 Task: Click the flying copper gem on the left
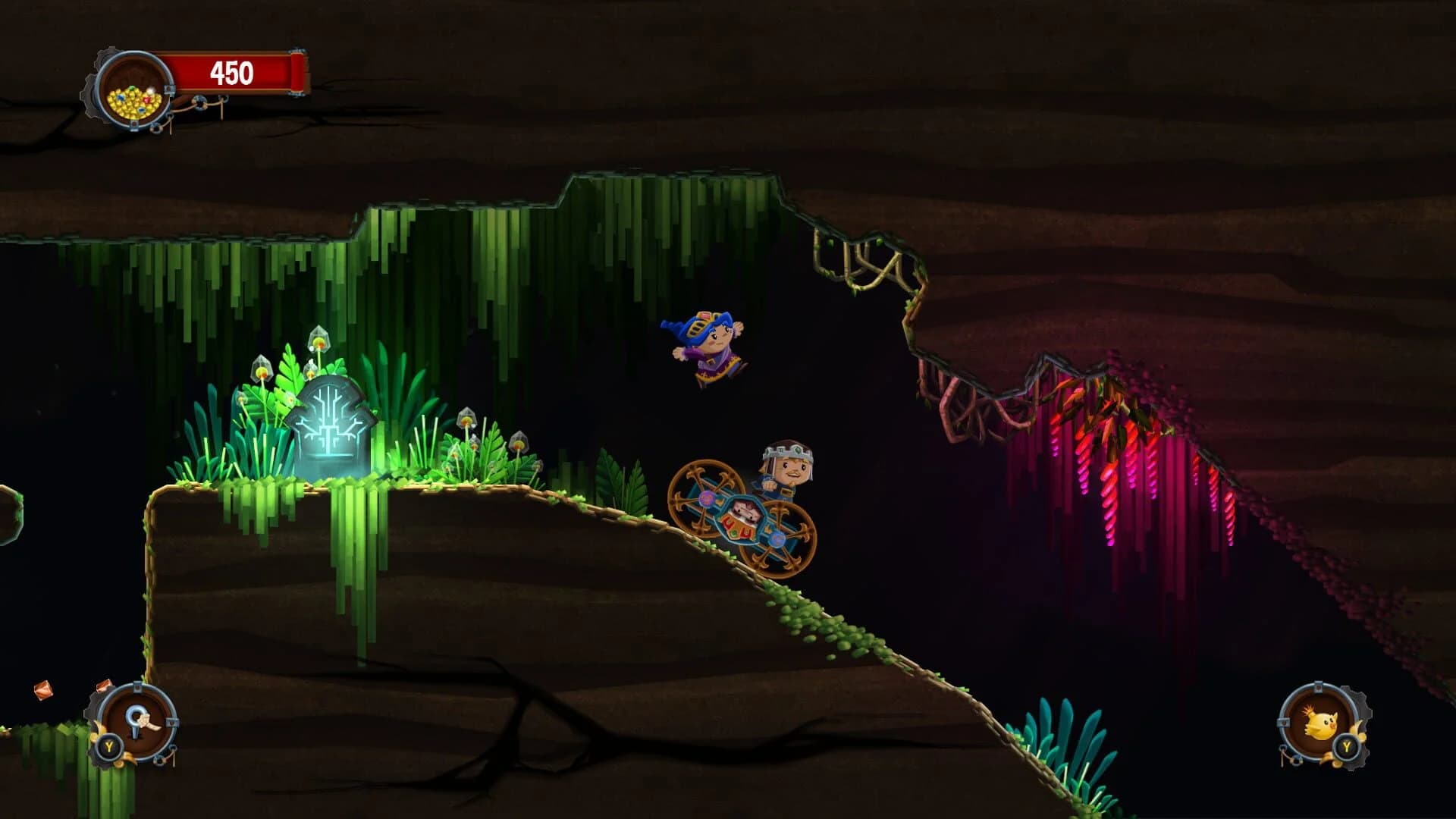pyautogui.click(x=42, y=691)
